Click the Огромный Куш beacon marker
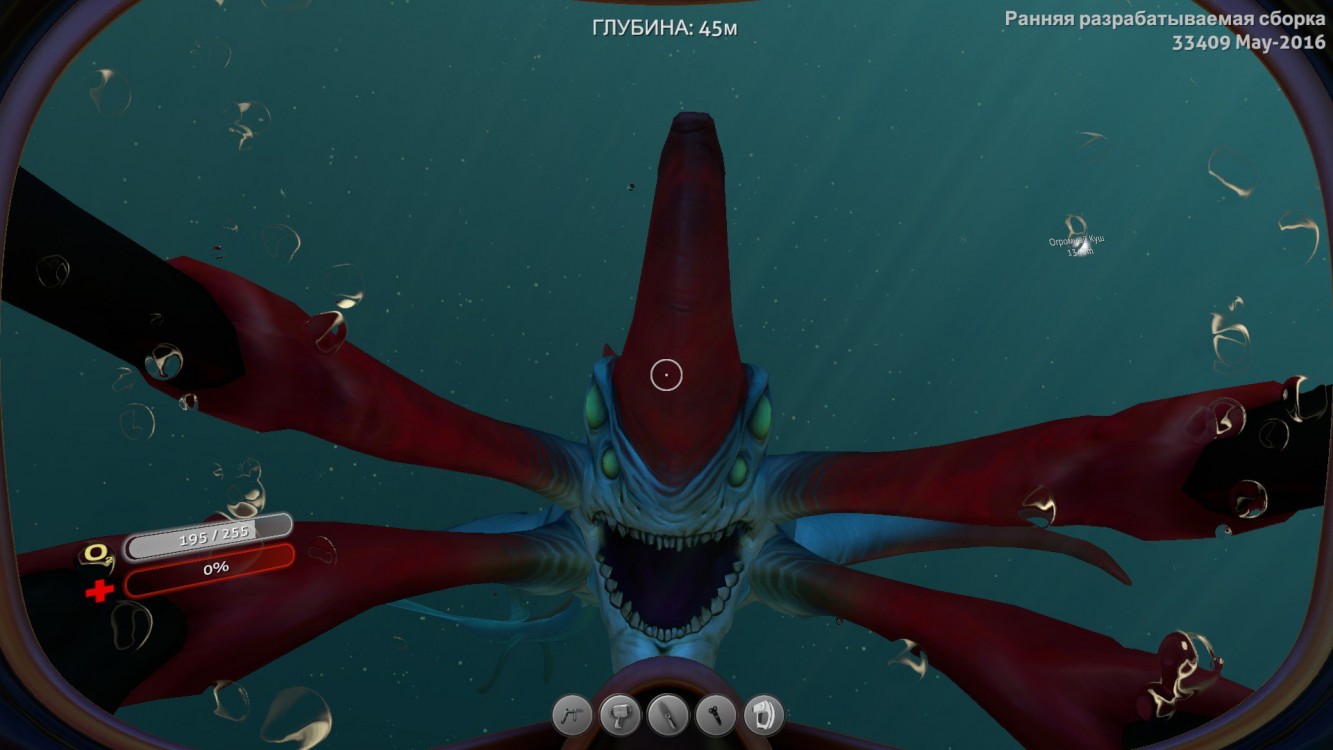The width and height of the screenshot is (1333, 750). 1076,241
